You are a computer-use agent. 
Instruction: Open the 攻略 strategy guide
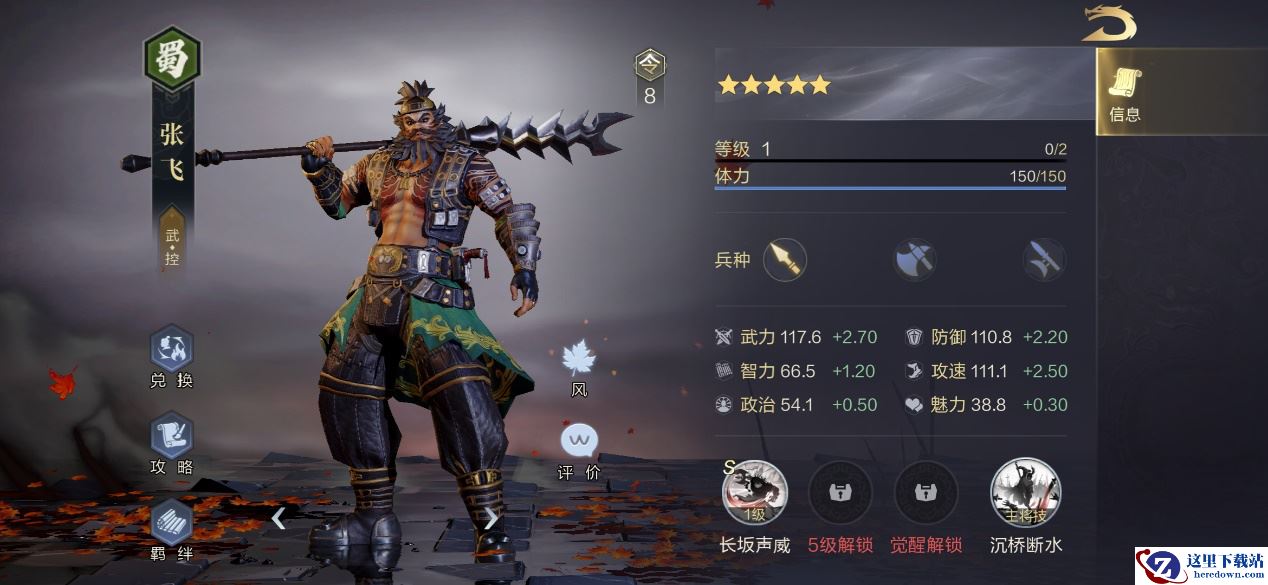pos(171,440)
